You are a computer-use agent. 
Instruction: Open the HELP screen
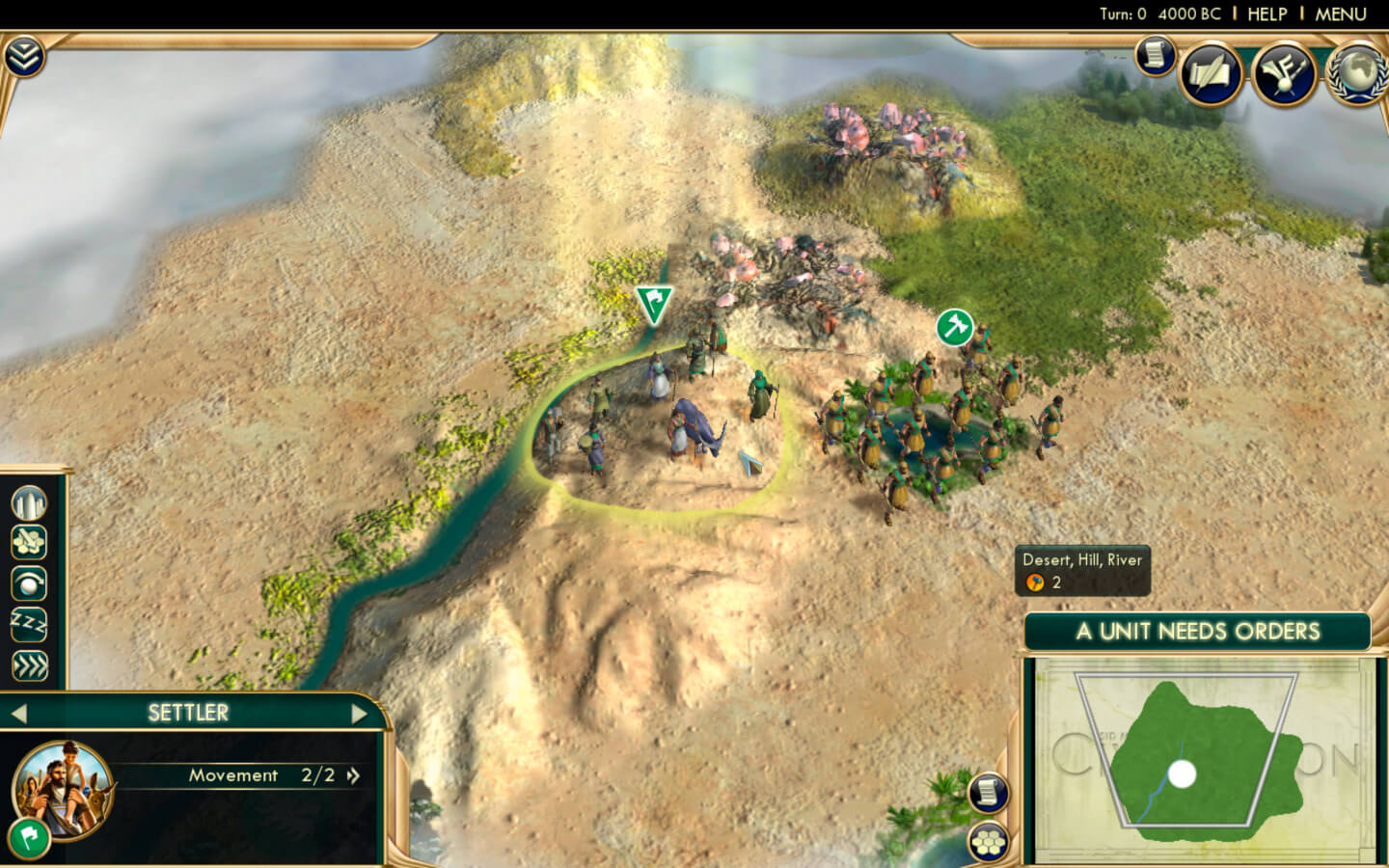(x=1266, y=14)
